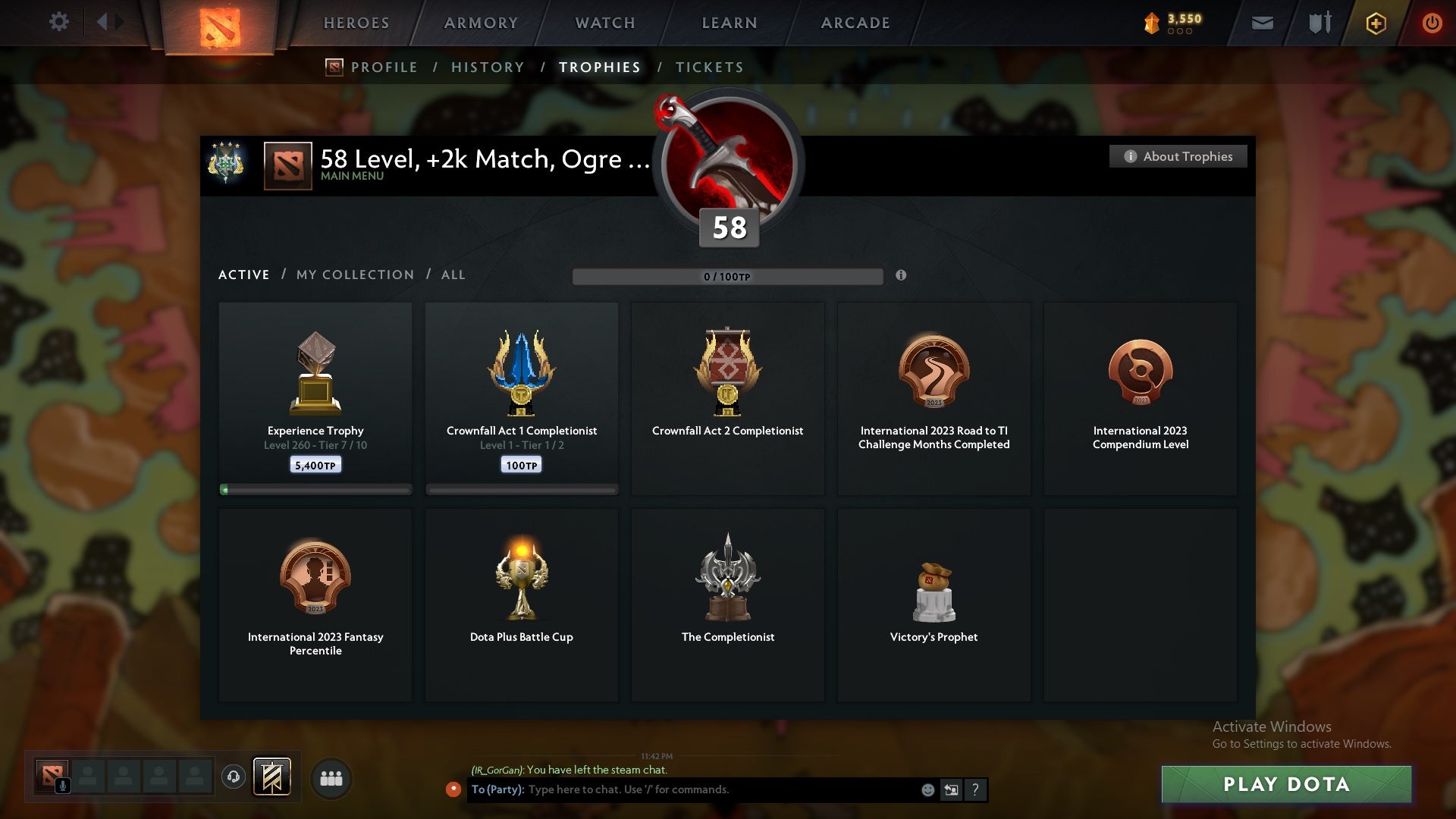1456x819 pixels.
Task: Open the mail/notifications inbox icon
Action: pyautogui.click(x=1263, y=23)
